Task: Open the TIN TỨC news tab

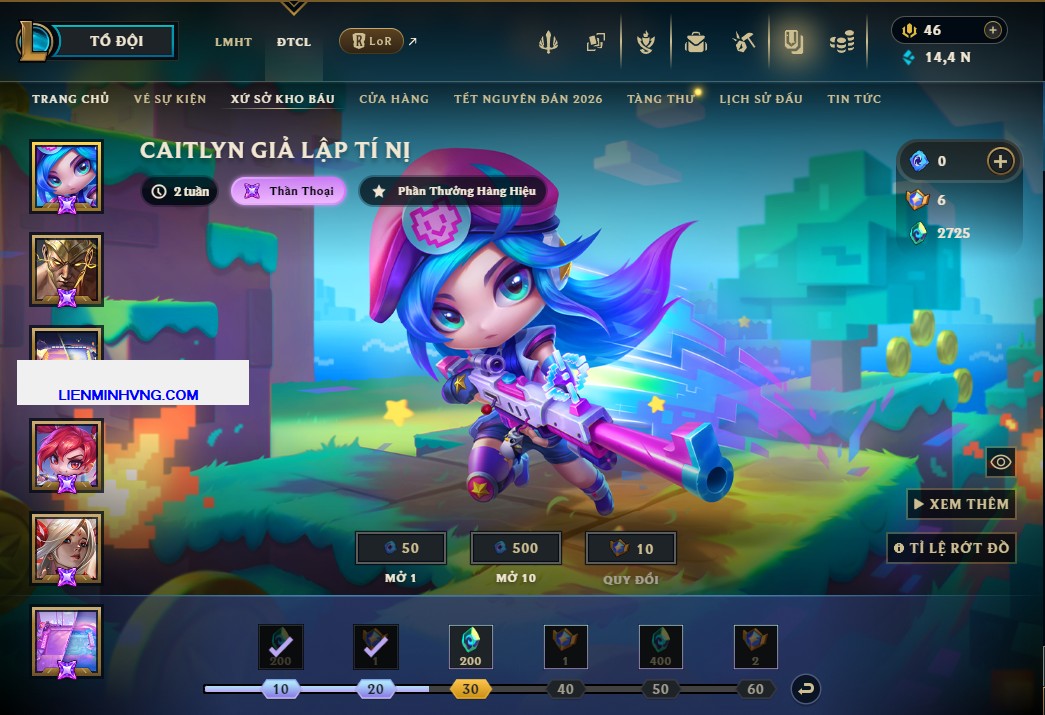Action: point(854,99)
